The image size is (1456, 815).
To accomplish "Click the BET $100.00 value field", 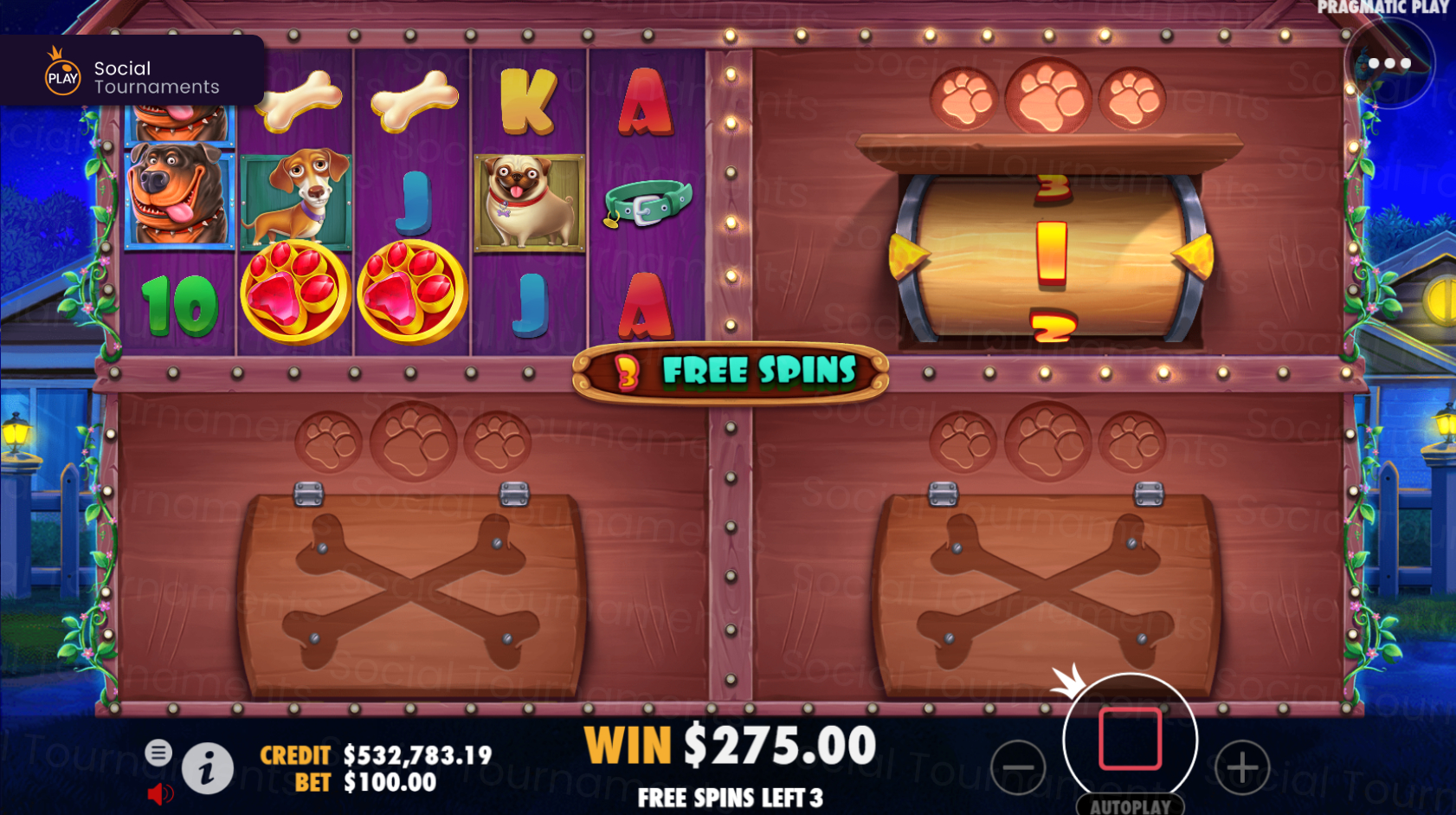I will (x=388, y=782).
